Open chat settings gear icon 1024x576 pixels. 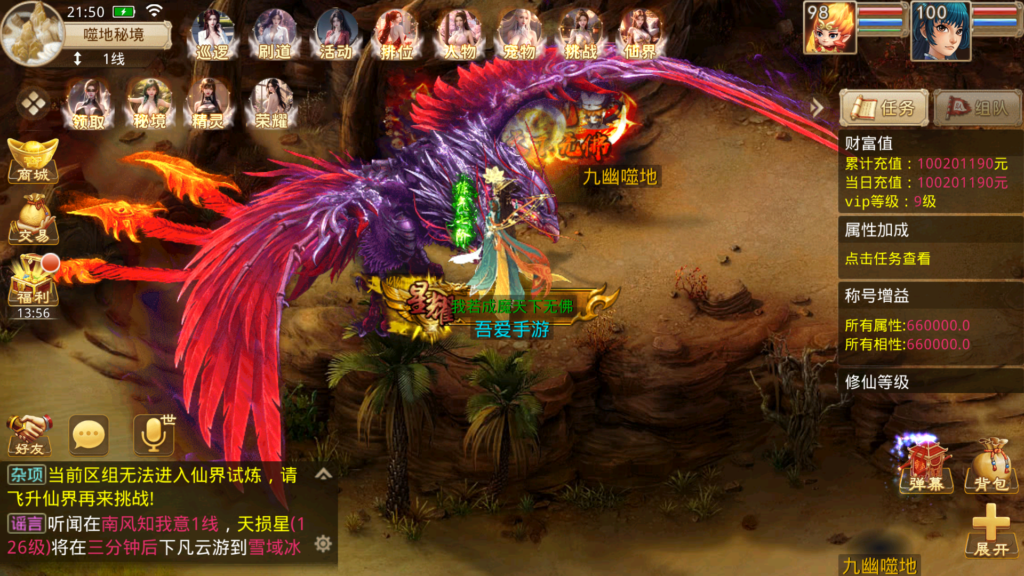coord(323,543)
